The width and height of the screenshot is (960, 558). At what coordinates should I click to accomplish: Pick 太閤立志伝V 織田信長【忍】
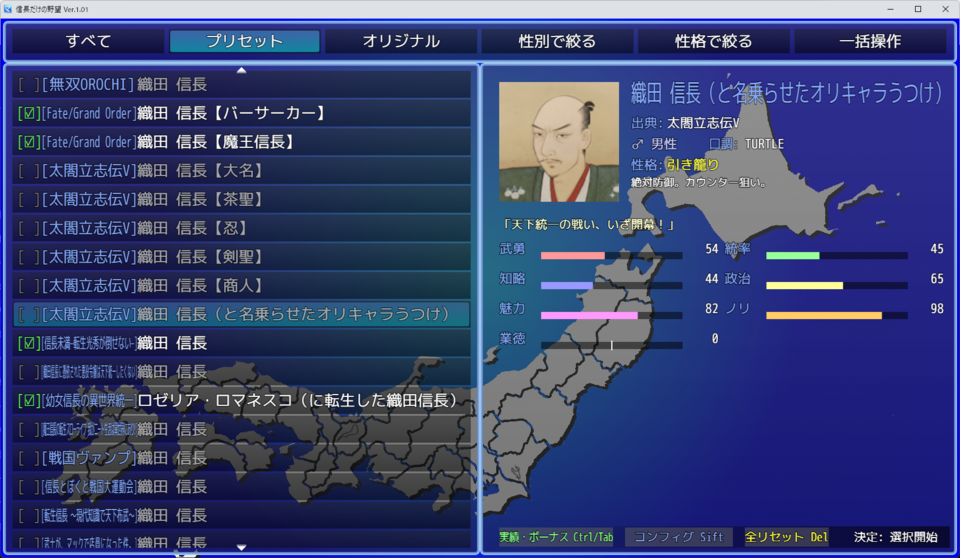[242, 229]
